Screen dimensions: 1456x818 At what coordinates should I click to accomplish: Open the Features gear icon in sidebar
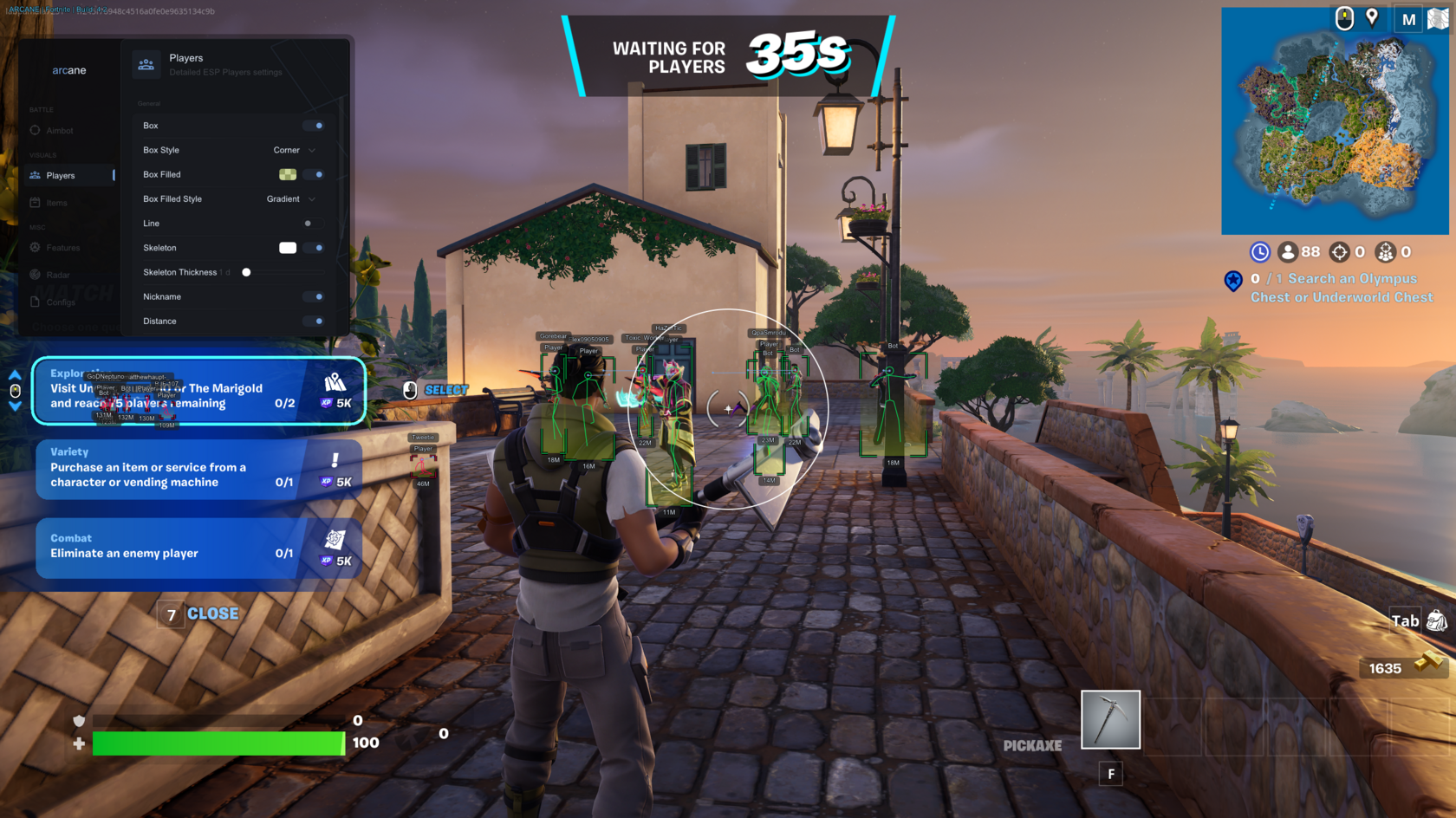35,247
